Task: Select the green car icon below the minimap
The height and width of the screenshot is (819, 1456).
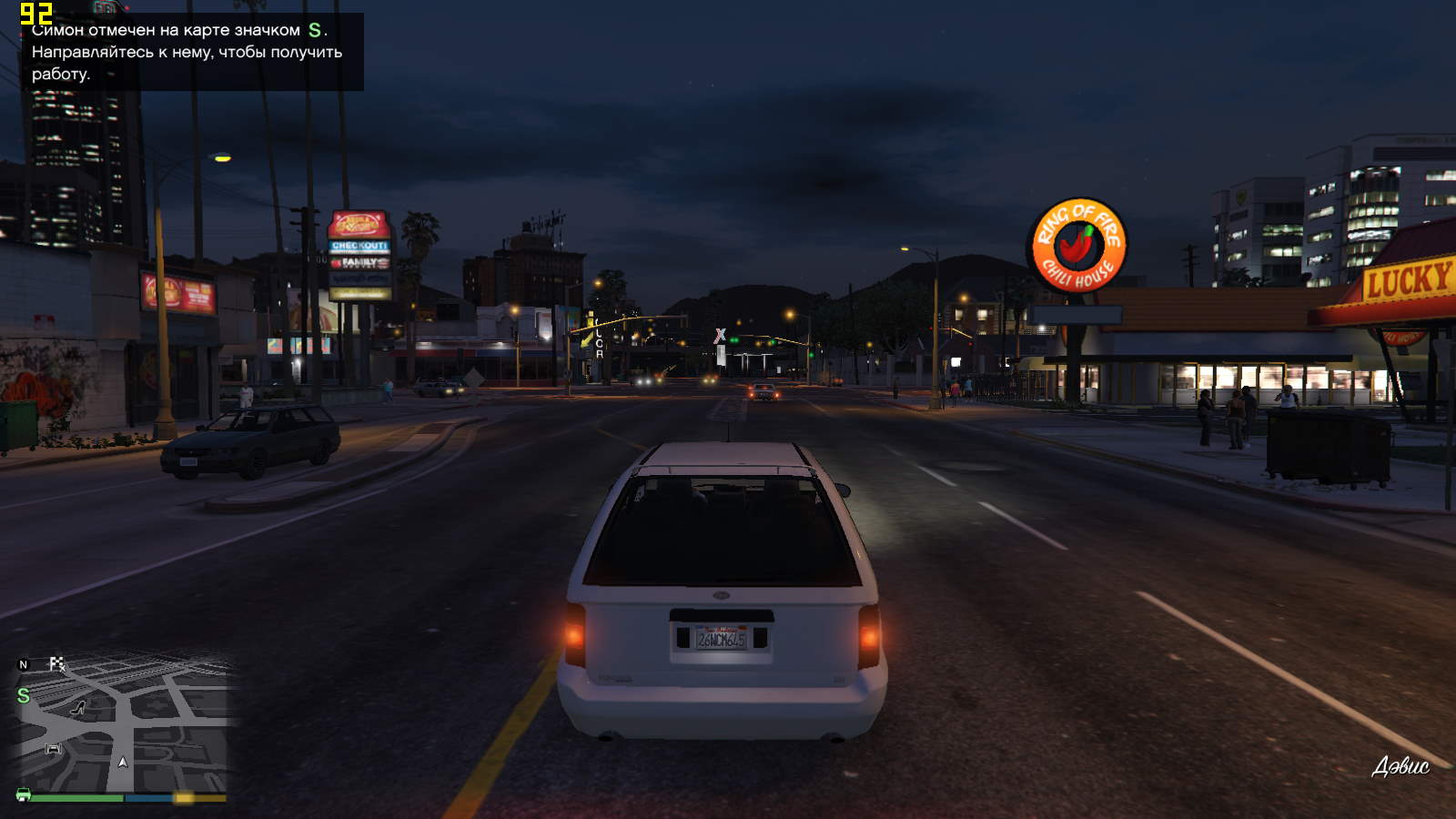Action: (24, 794)
